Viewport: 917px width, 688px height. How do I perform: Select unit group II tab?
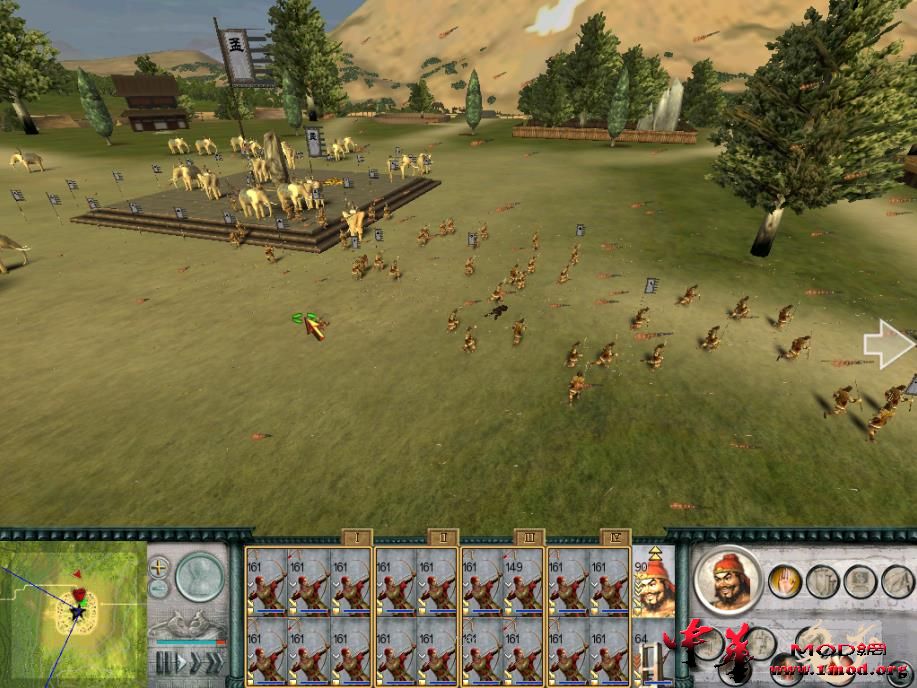(443, 537)
